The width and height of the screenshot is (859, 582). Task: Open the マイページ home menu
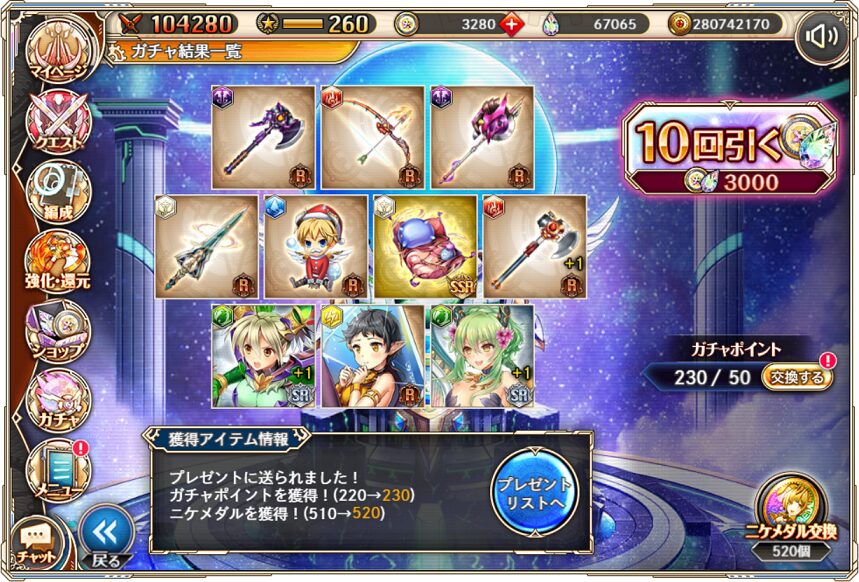[x=57, y=55]
